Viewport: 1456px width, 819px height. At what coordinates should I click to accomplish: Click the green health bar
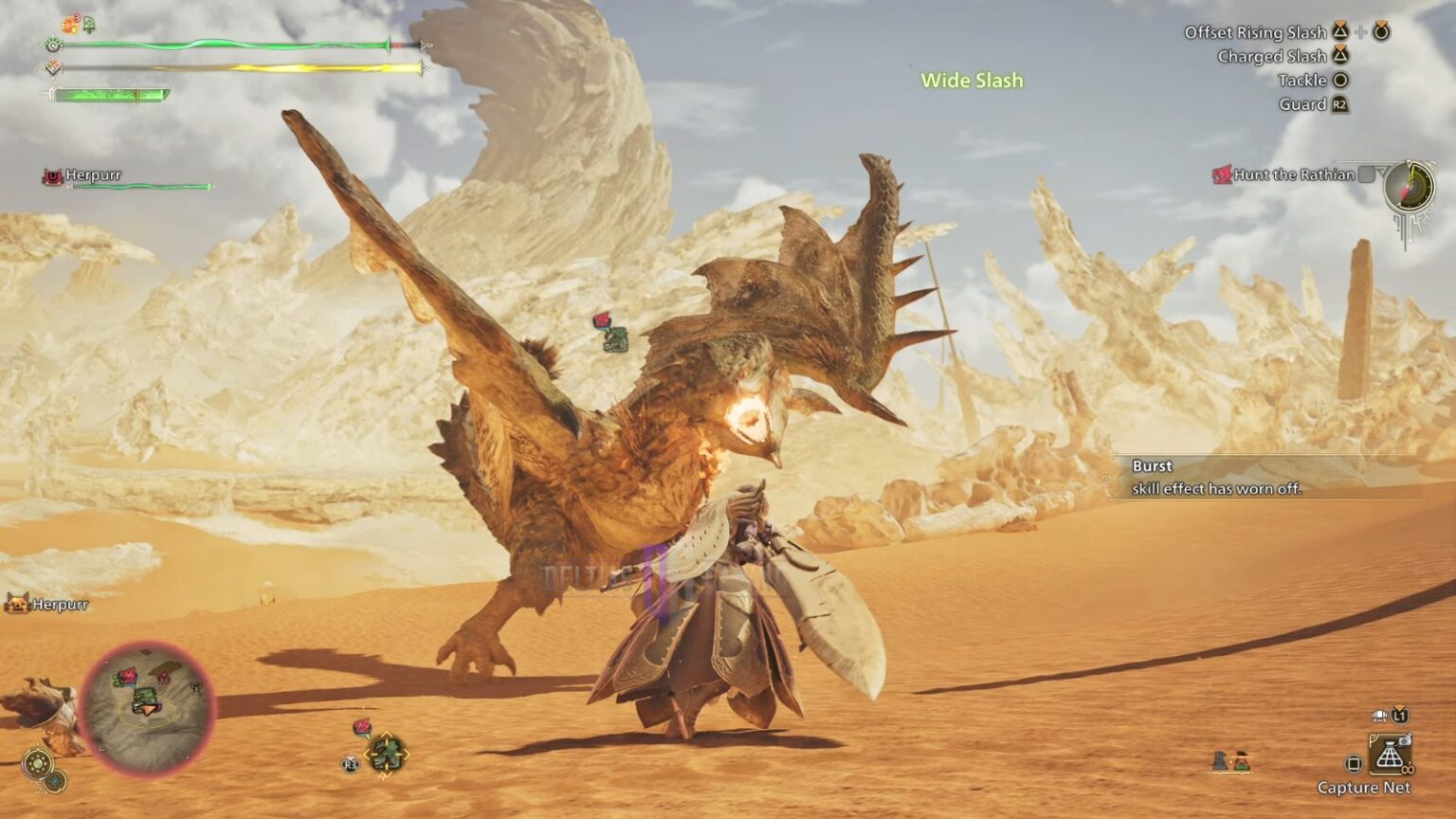[227, 43]
